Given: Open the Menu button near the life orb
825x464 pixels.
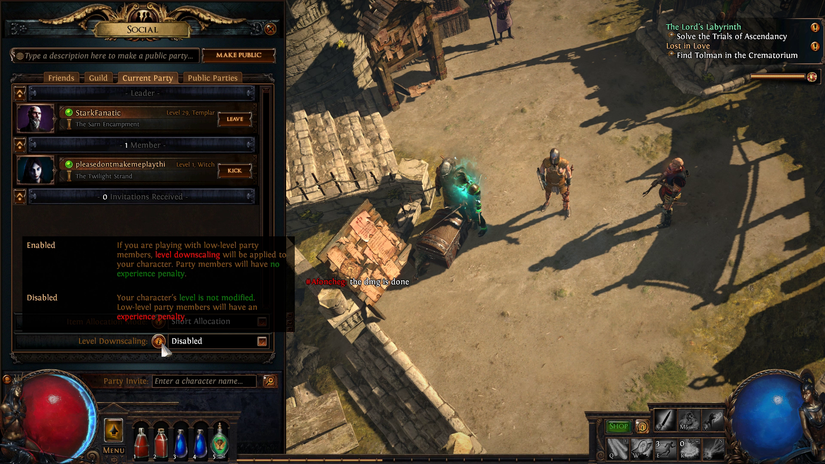Looking at the screenshot, I should (x=114, y=433).
